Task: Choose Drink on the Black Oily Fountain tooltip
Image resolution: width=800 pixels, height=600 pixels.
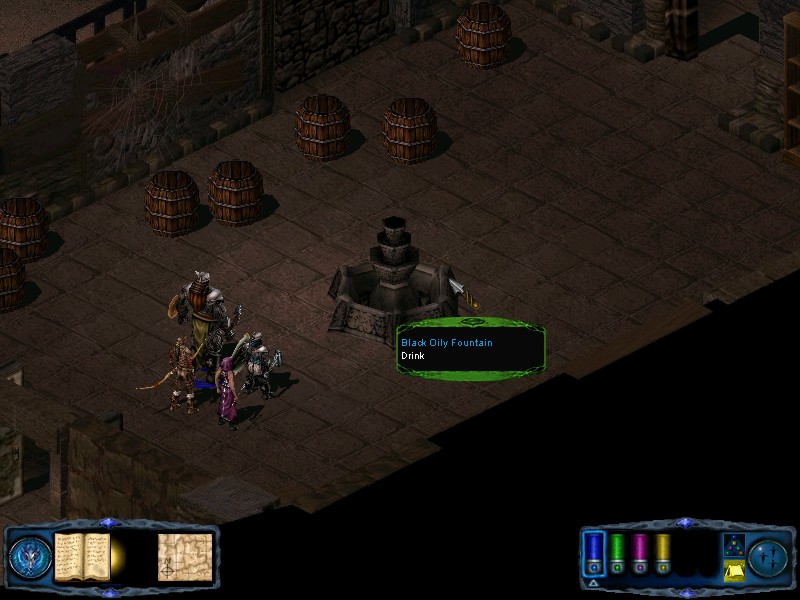Action: tap(413, 356)
